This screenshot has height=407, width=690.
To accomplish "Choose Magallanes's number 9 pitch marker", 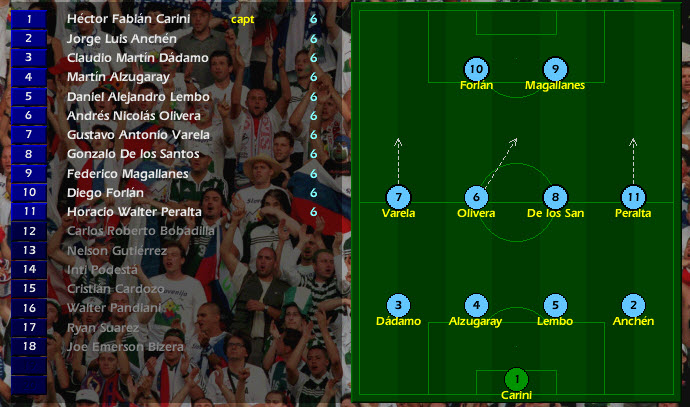I will point(555,69).
